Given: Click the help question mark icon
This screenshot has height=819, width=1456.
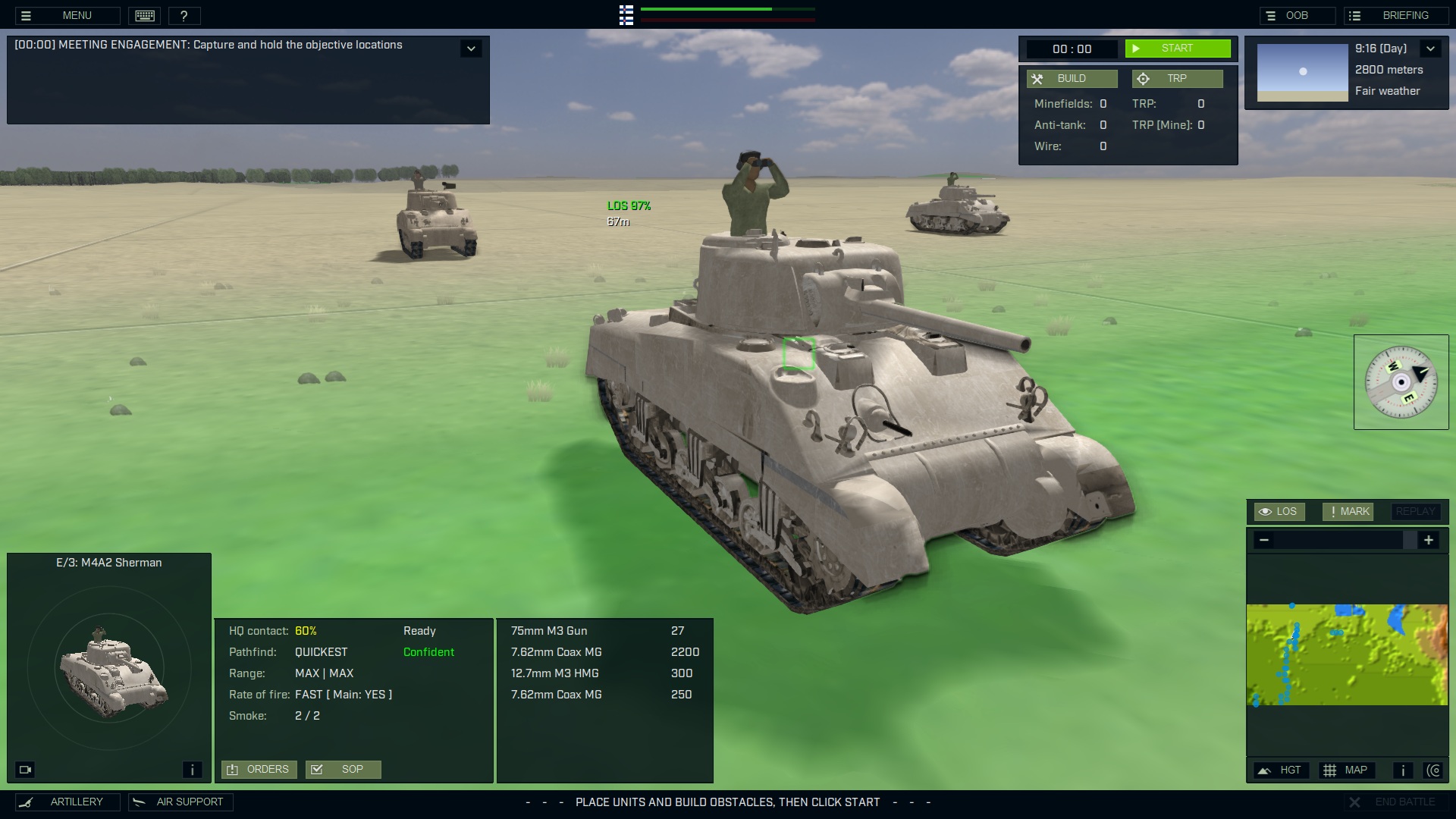Looking at the screenshot, I should pos(184,15).
